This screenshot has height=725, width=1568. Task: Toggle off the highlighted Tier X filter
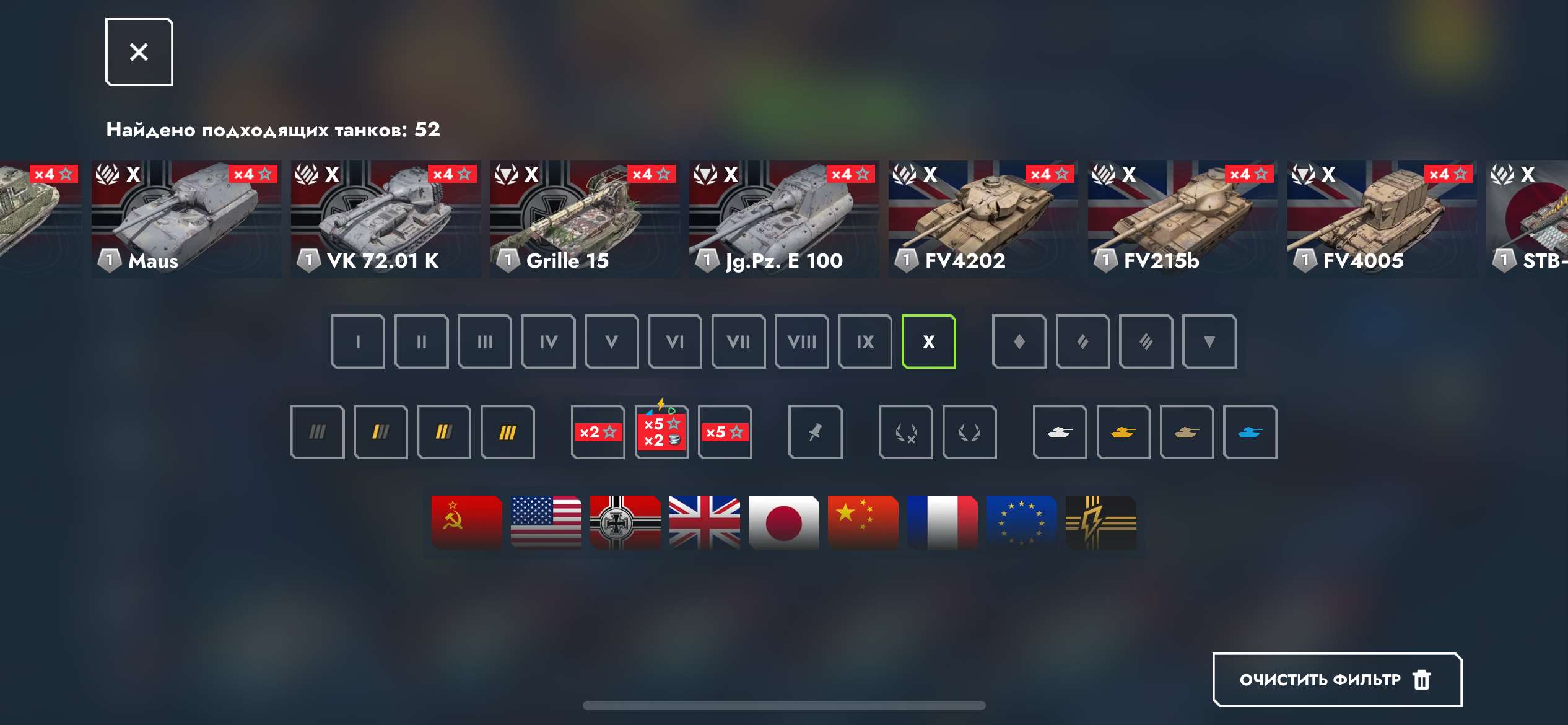tap(928, 341)
